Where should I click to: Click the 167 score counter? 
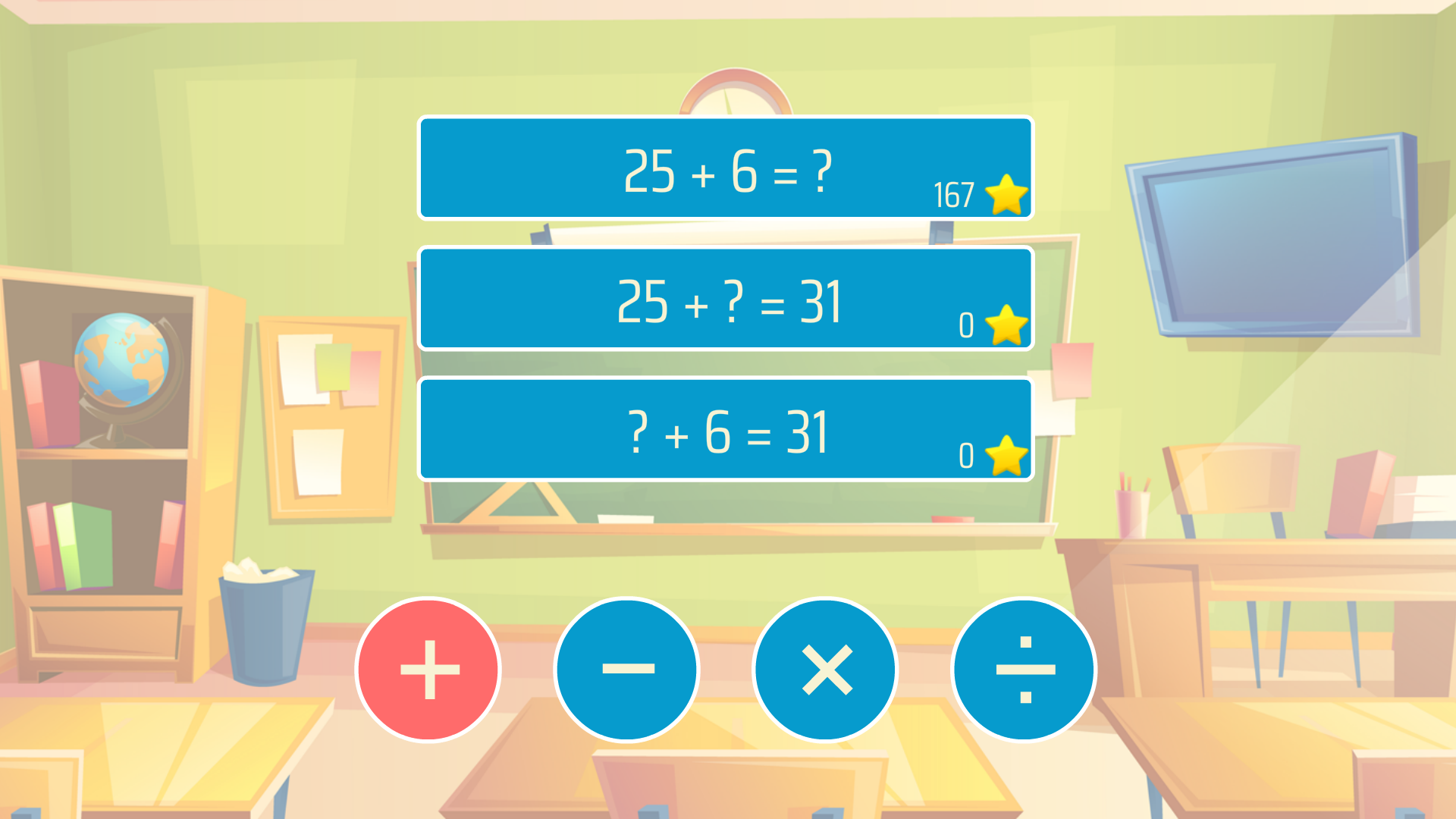(x=955, y=196)
